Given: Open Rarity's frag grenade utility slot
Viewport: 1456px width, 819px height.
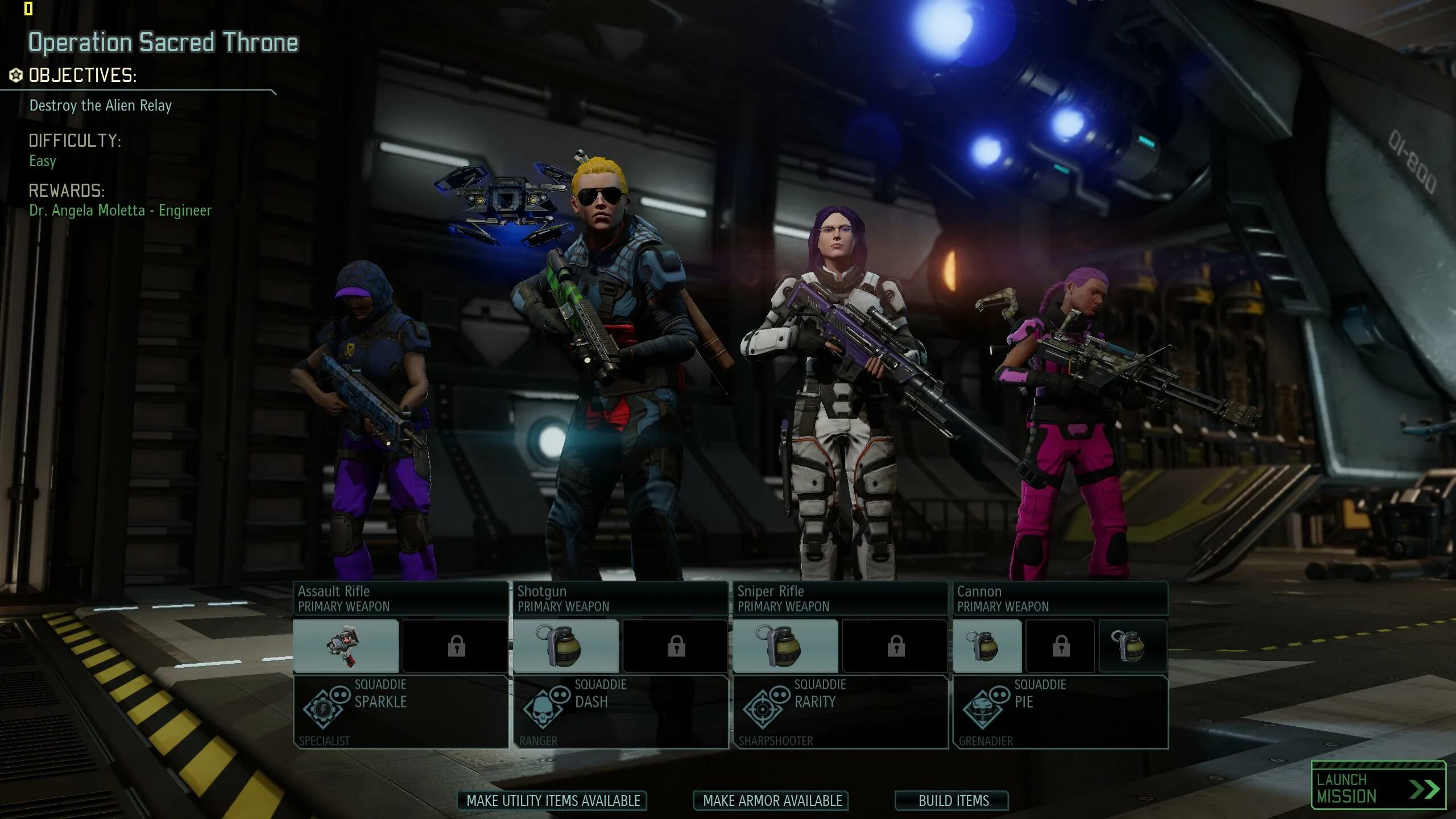Looking at the screenshot, I should (x=785, y=646).
